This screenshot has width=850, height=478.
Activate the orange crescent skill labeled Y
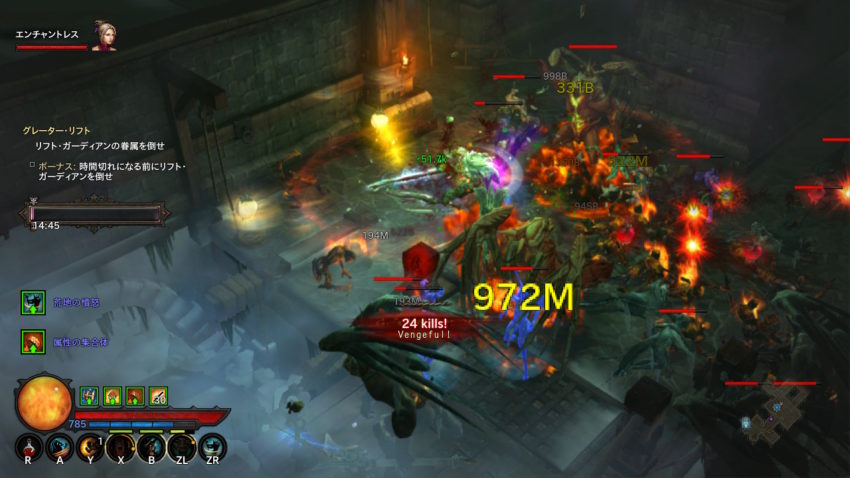(x=91, y=447)
